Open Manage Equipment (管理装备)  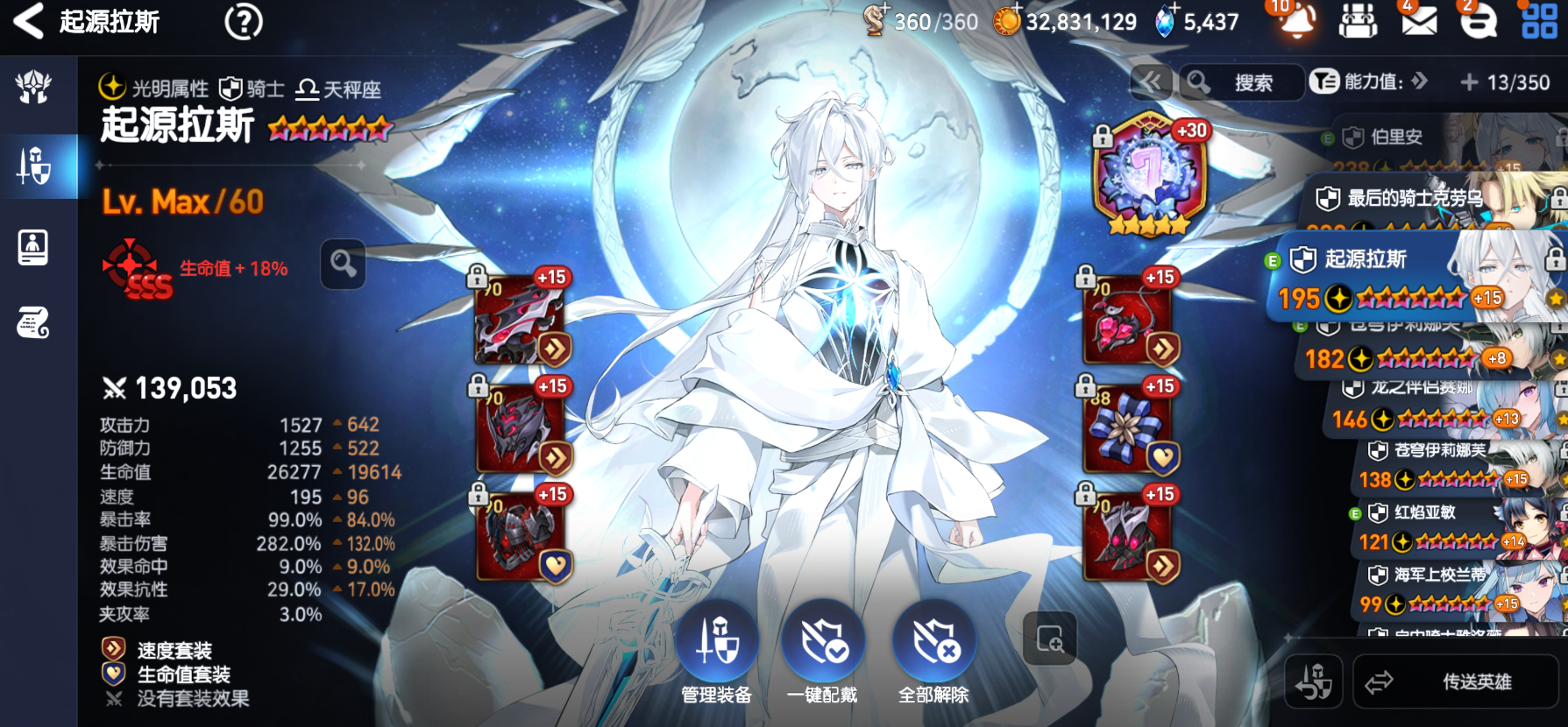717,653
